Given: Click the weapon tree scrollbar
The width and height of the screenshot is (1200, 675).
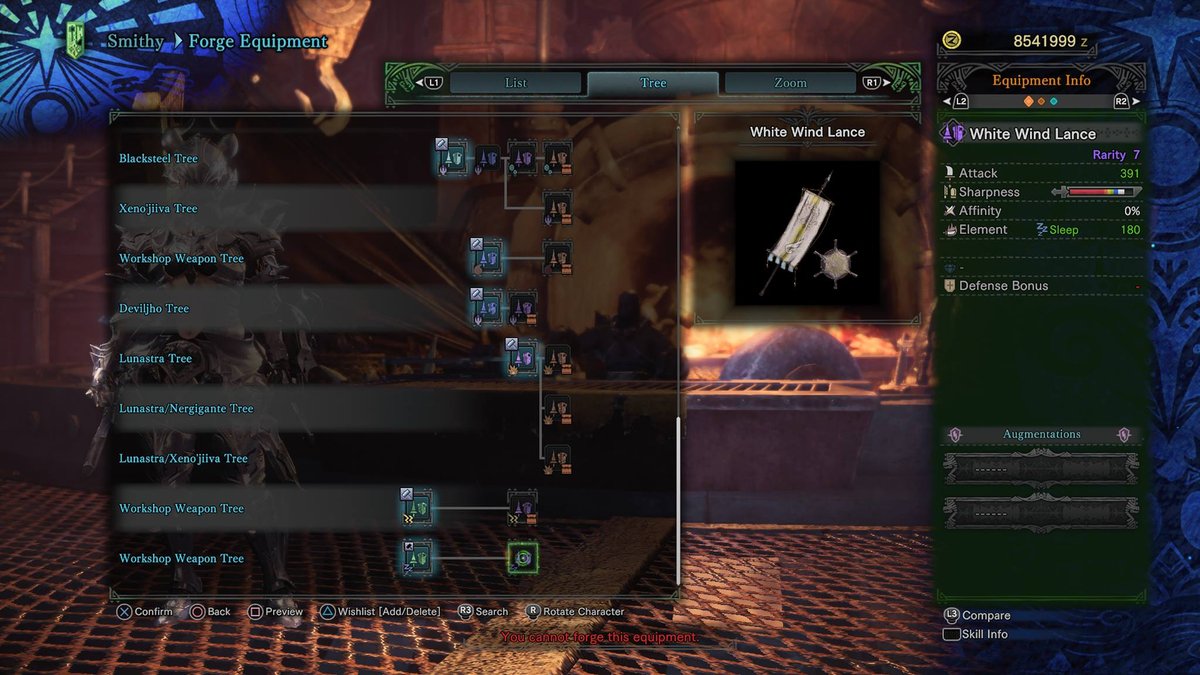Looking at the screenshot, I should 678,500.
